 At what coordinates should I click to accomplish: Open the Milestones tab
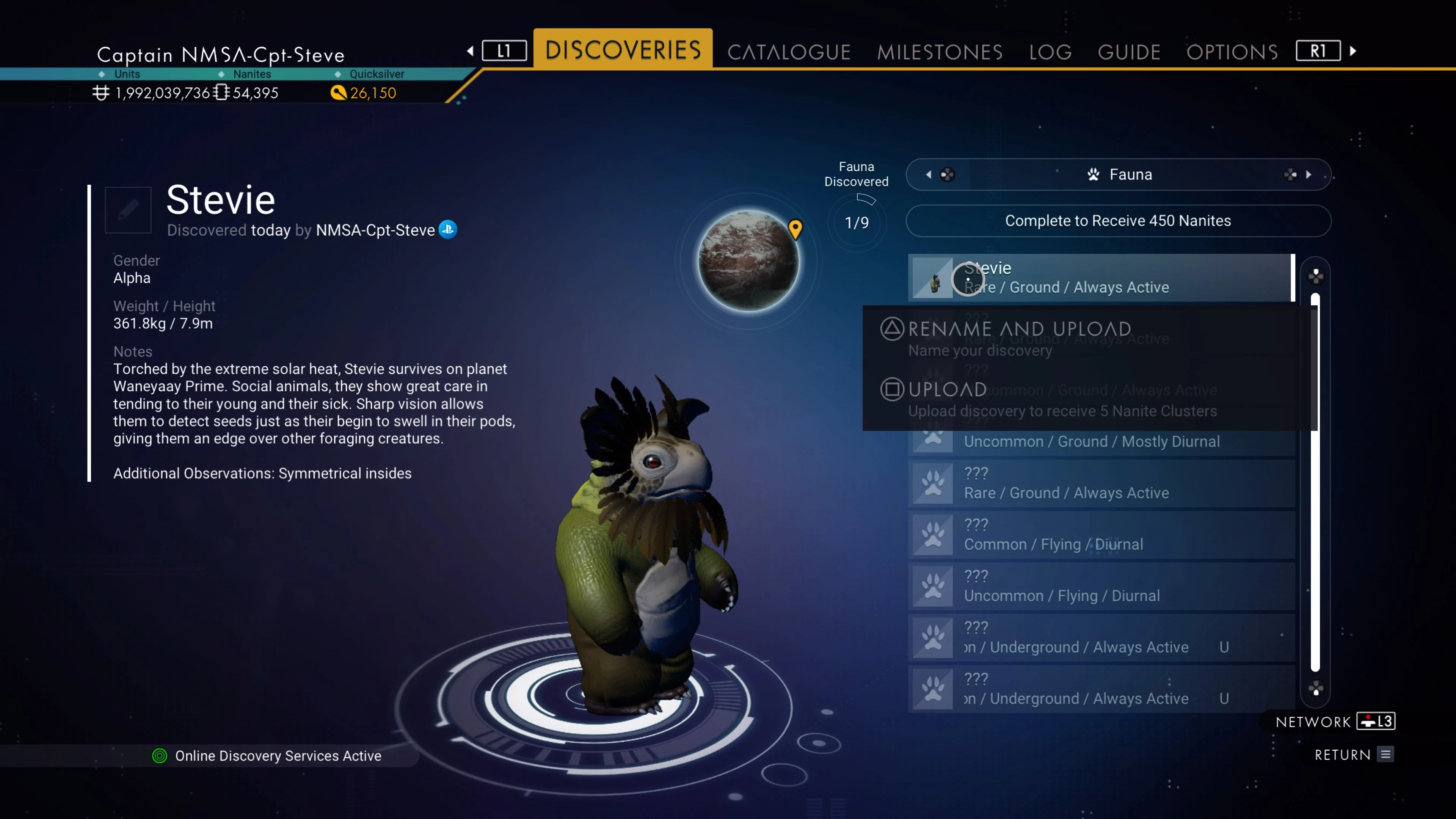click(940, 52)
